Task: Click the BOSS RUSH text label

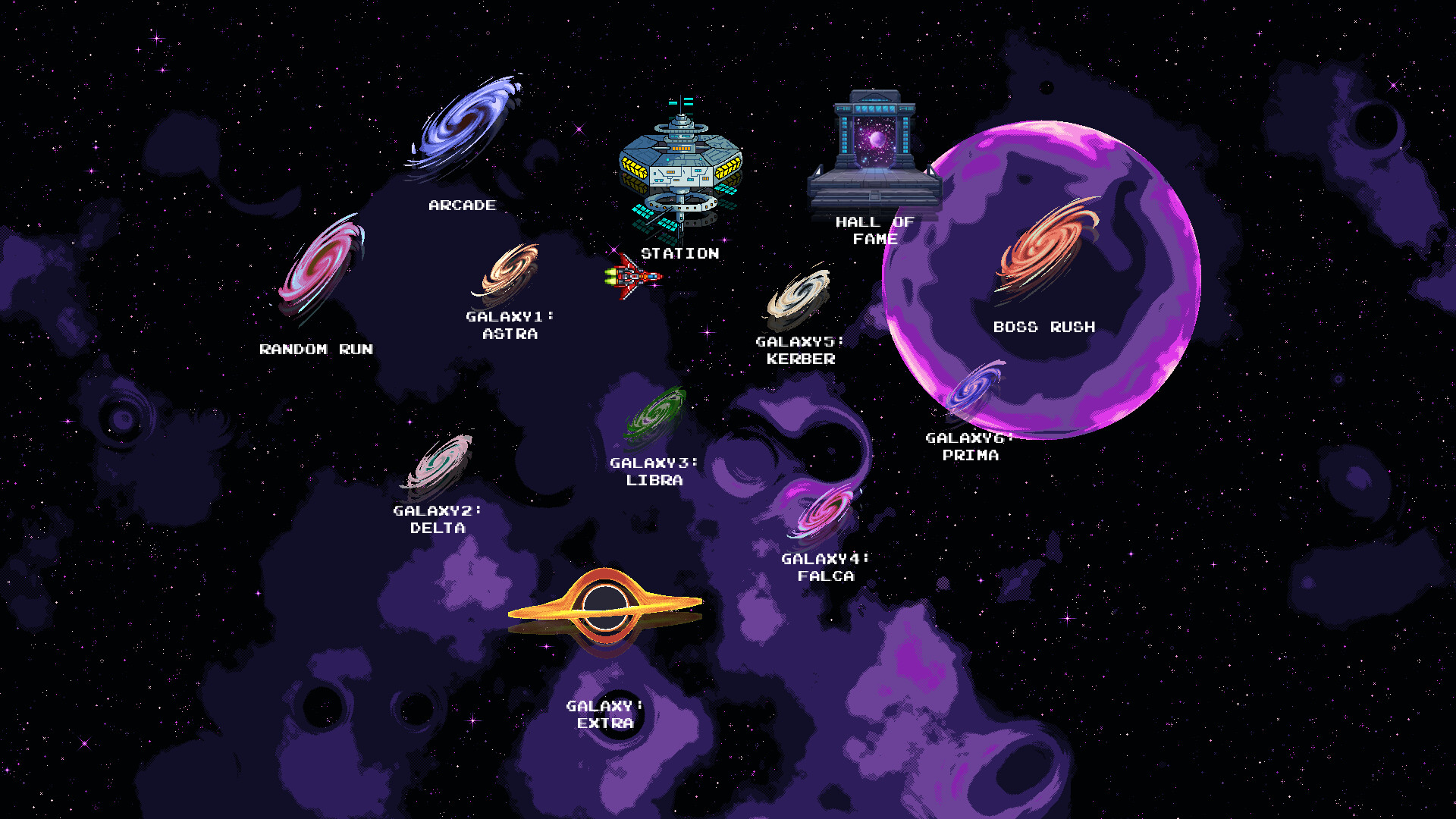Action: [x=1044, y=327]
